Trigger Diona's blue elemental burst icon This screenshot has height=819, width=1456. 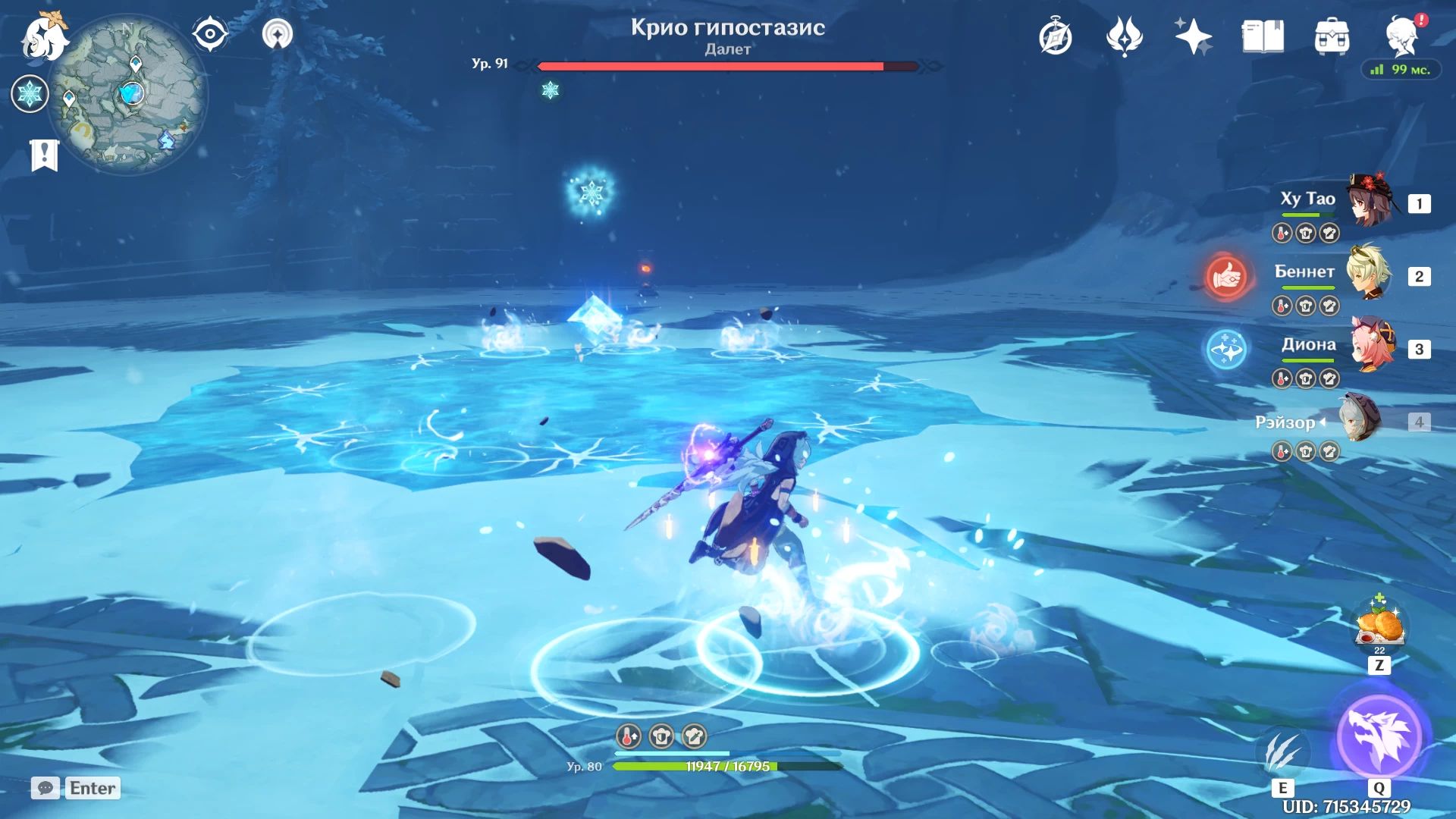1226,350
